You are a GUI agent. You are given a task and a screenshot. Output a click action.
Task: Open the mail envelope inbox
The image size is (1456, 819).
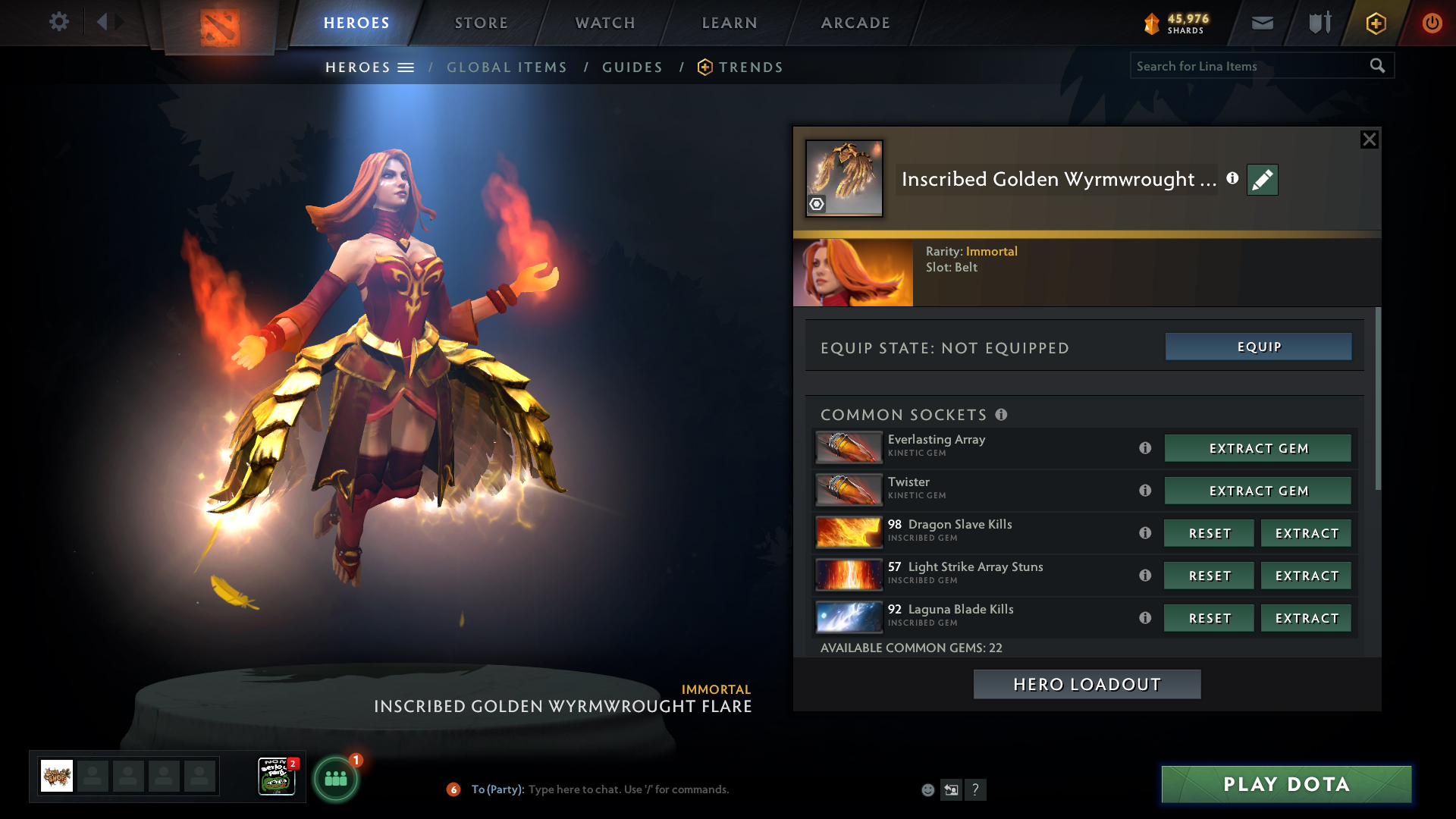tap(1263, 23)
